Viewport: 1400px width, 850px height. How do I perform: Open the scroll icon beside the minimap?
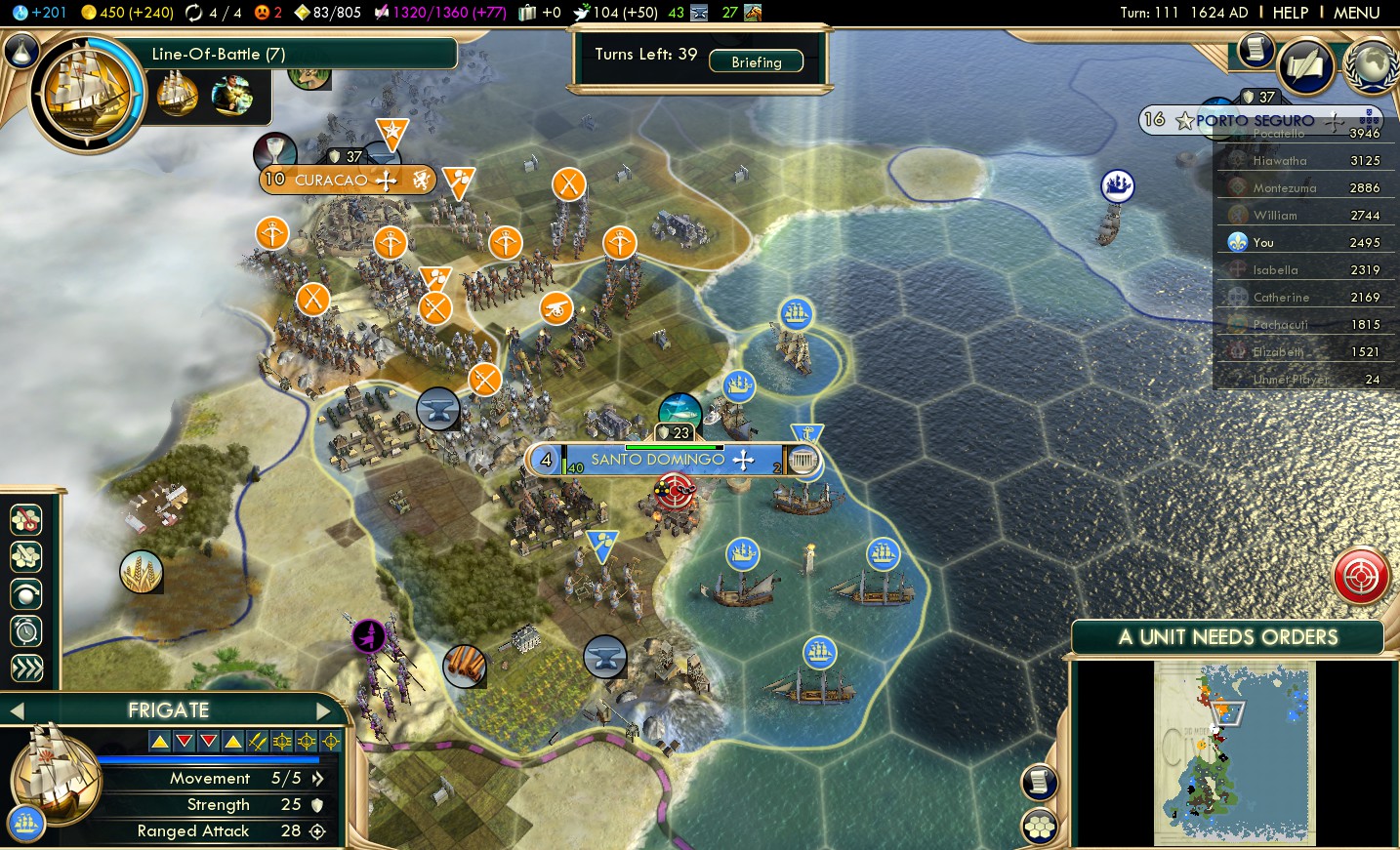pos(1040,782)
